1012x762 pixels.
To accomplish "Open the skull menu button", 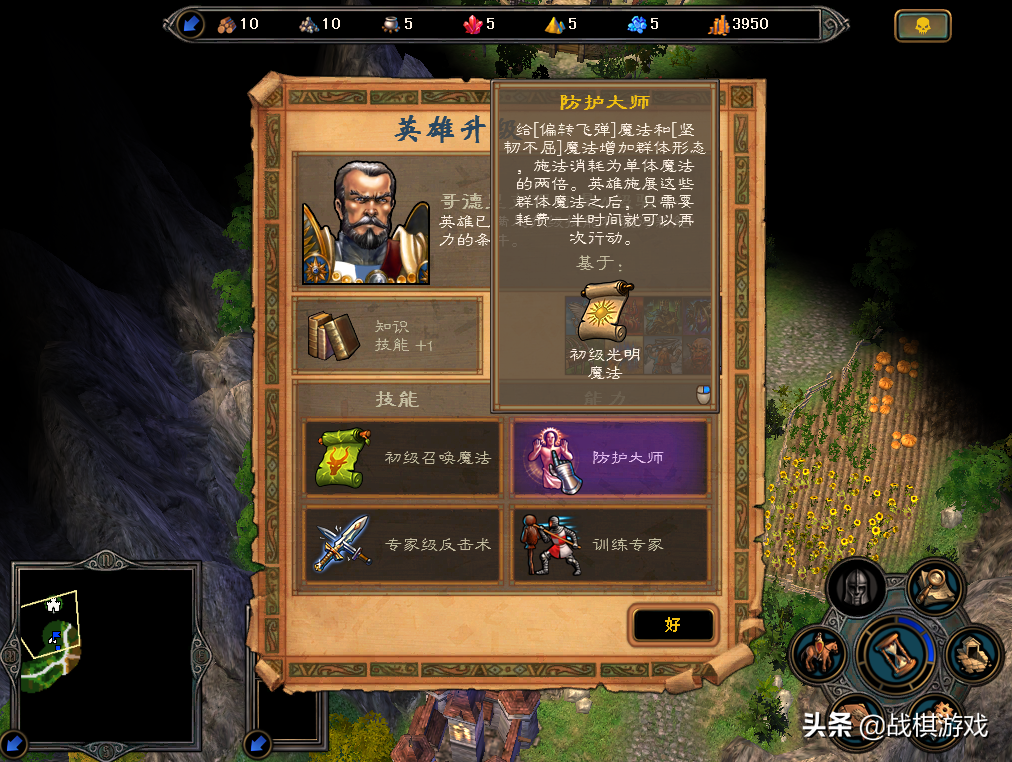I will 922,25.
